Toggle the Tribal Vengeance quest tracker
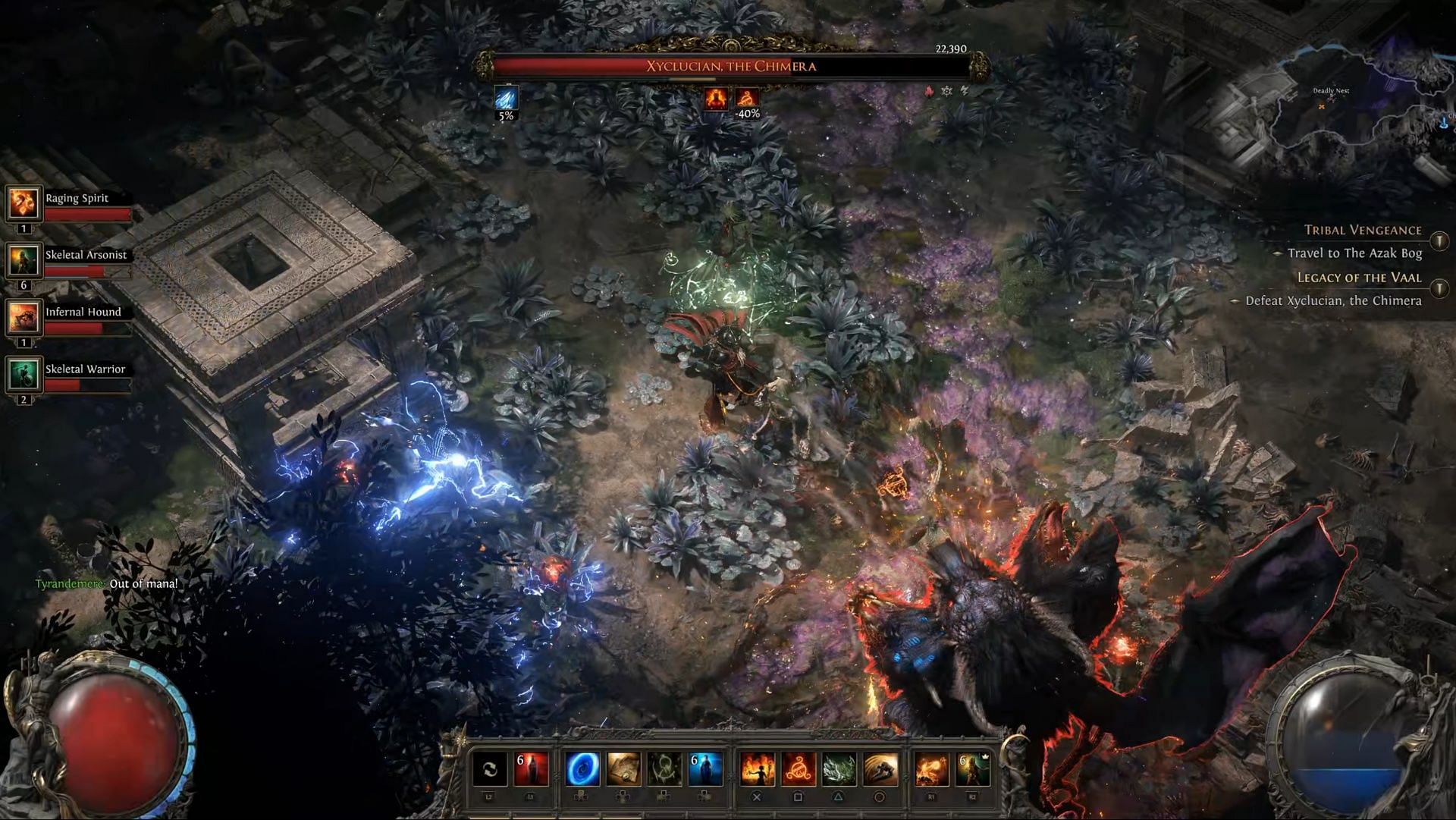 [1439, 241]
